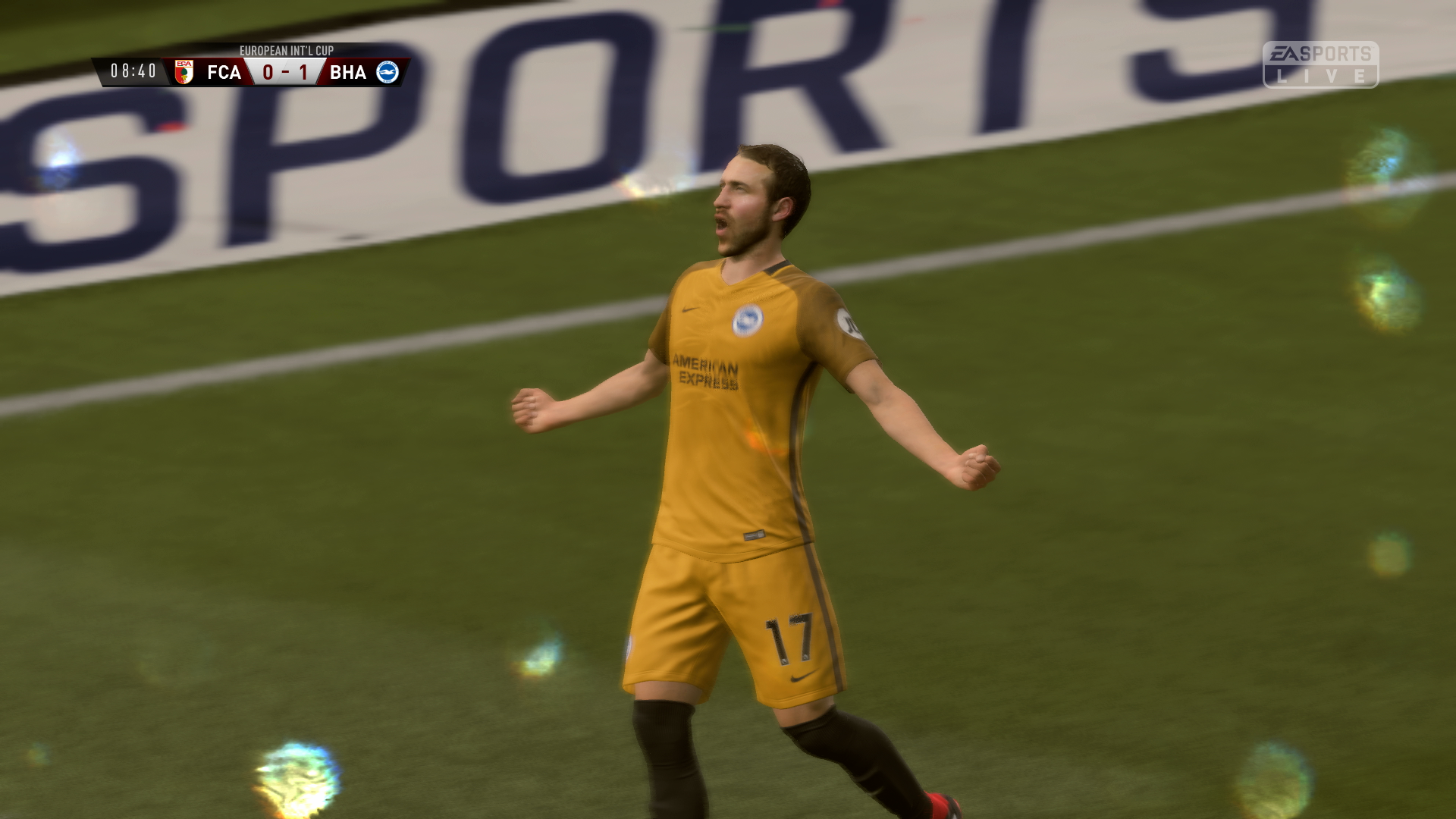This screenshot has height=819, width=1456.
Task: Select the Brighton seagull crest on scoreboard
Action: click(x=389, y=74)
